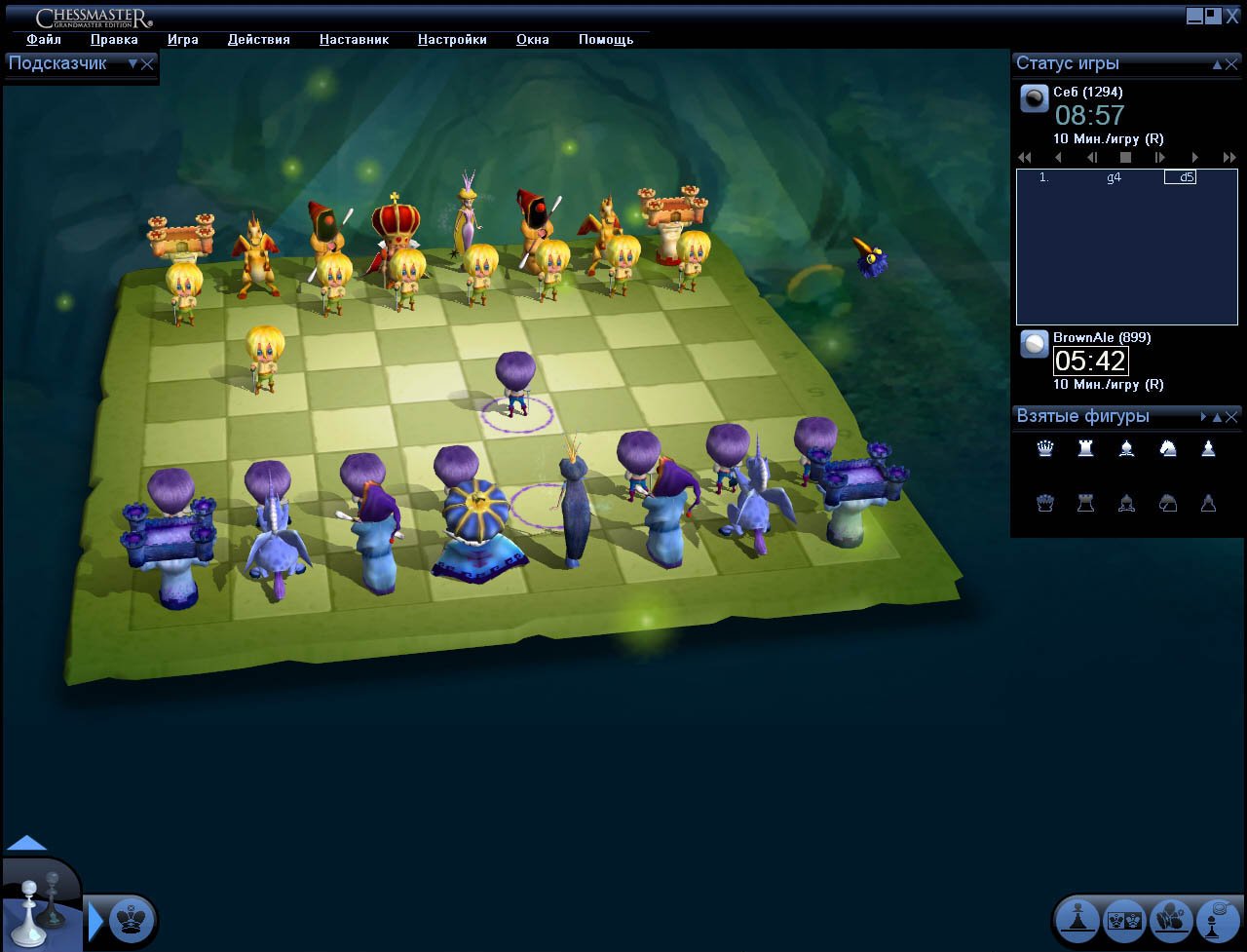1247x952 pixels.
Task: Open the Подсказчик dropdown arrow
Action: click(x=133, y=63)
